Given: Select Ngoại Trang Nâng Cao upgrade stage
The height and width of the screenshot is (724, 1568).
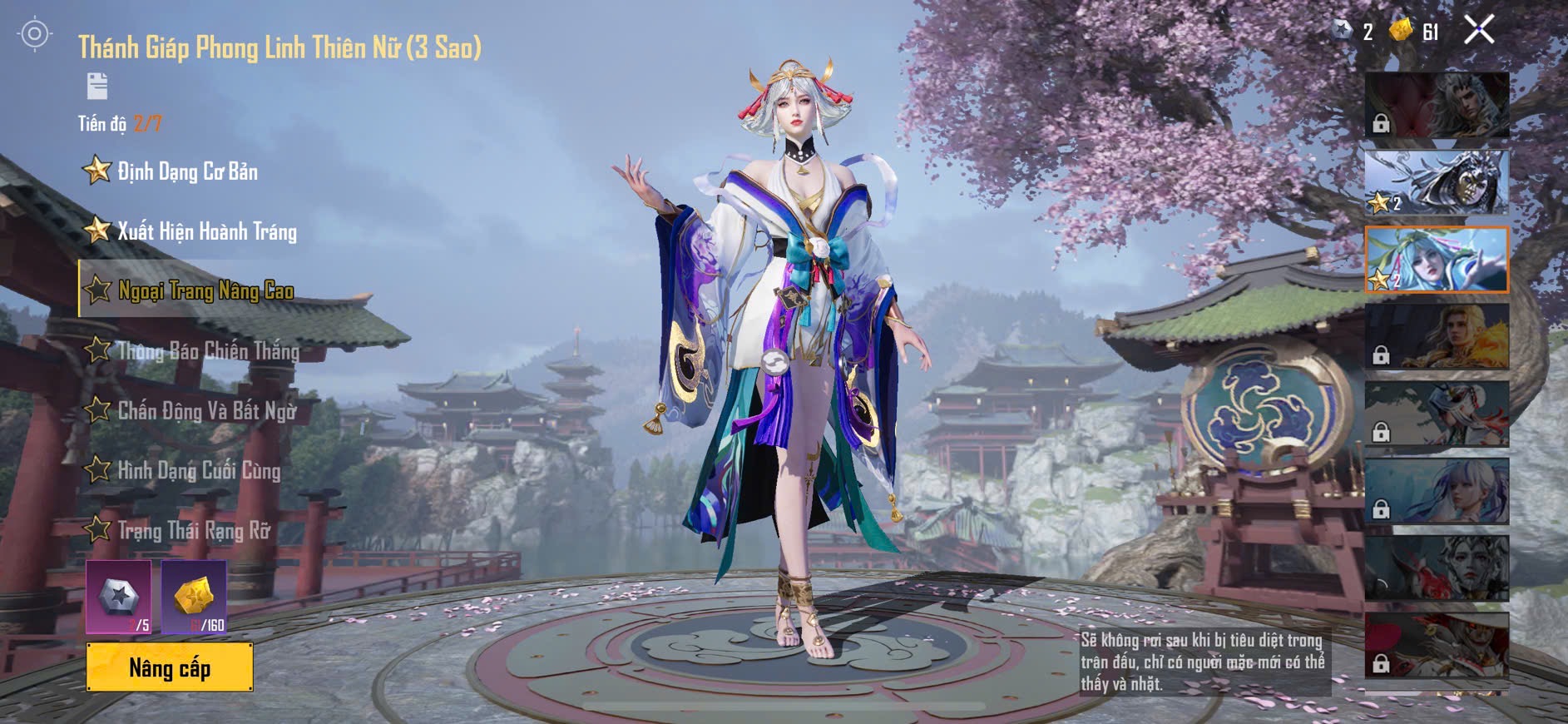Looking at the screenshot, I should click(205, 290).
